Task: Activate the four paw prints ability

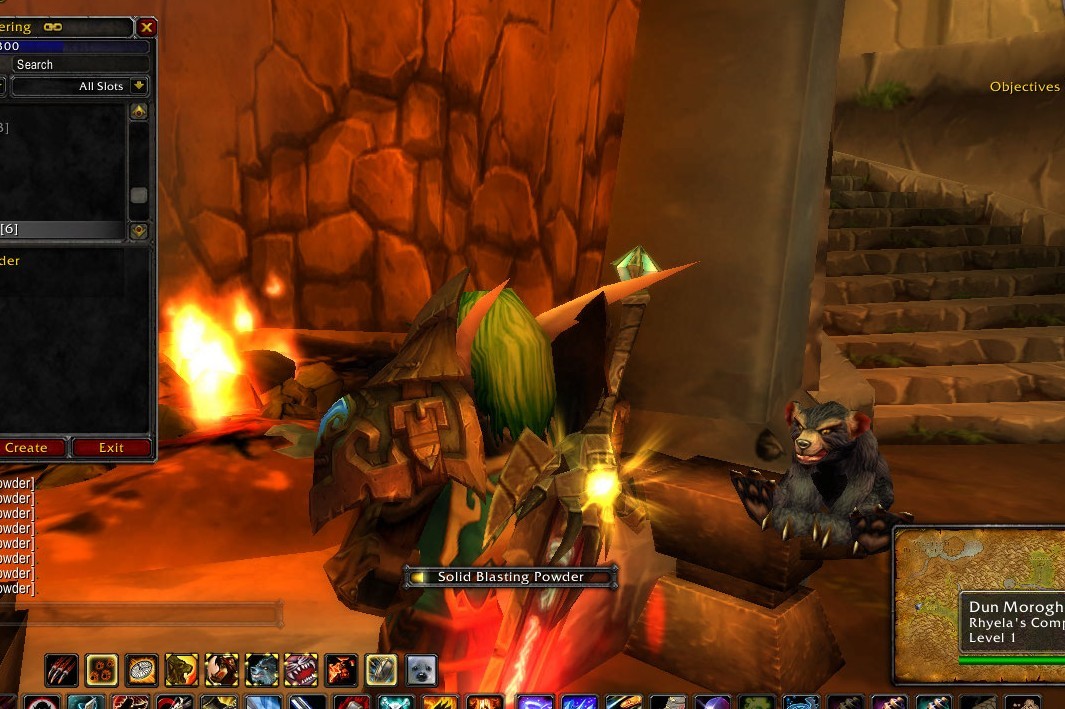Action: (x=101, y=669)
